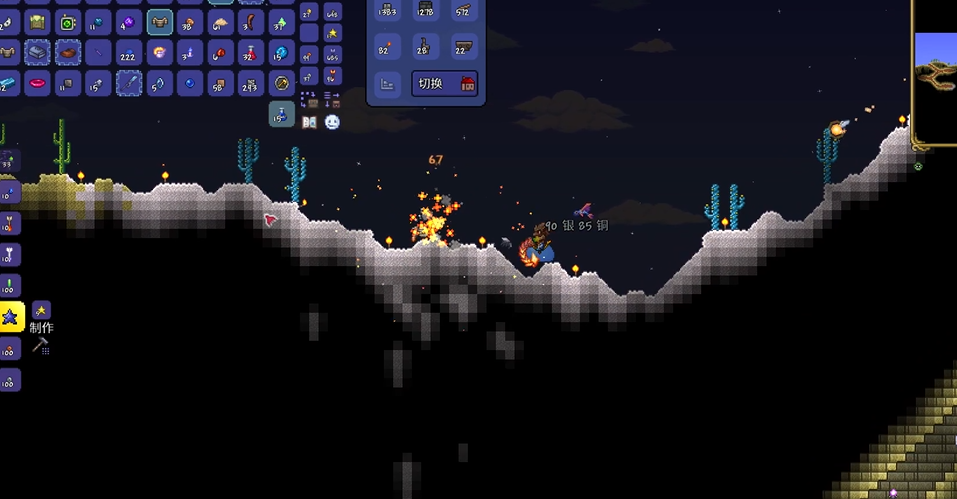
Task: Pick the stack of 293 items
Action: point(252,83)
